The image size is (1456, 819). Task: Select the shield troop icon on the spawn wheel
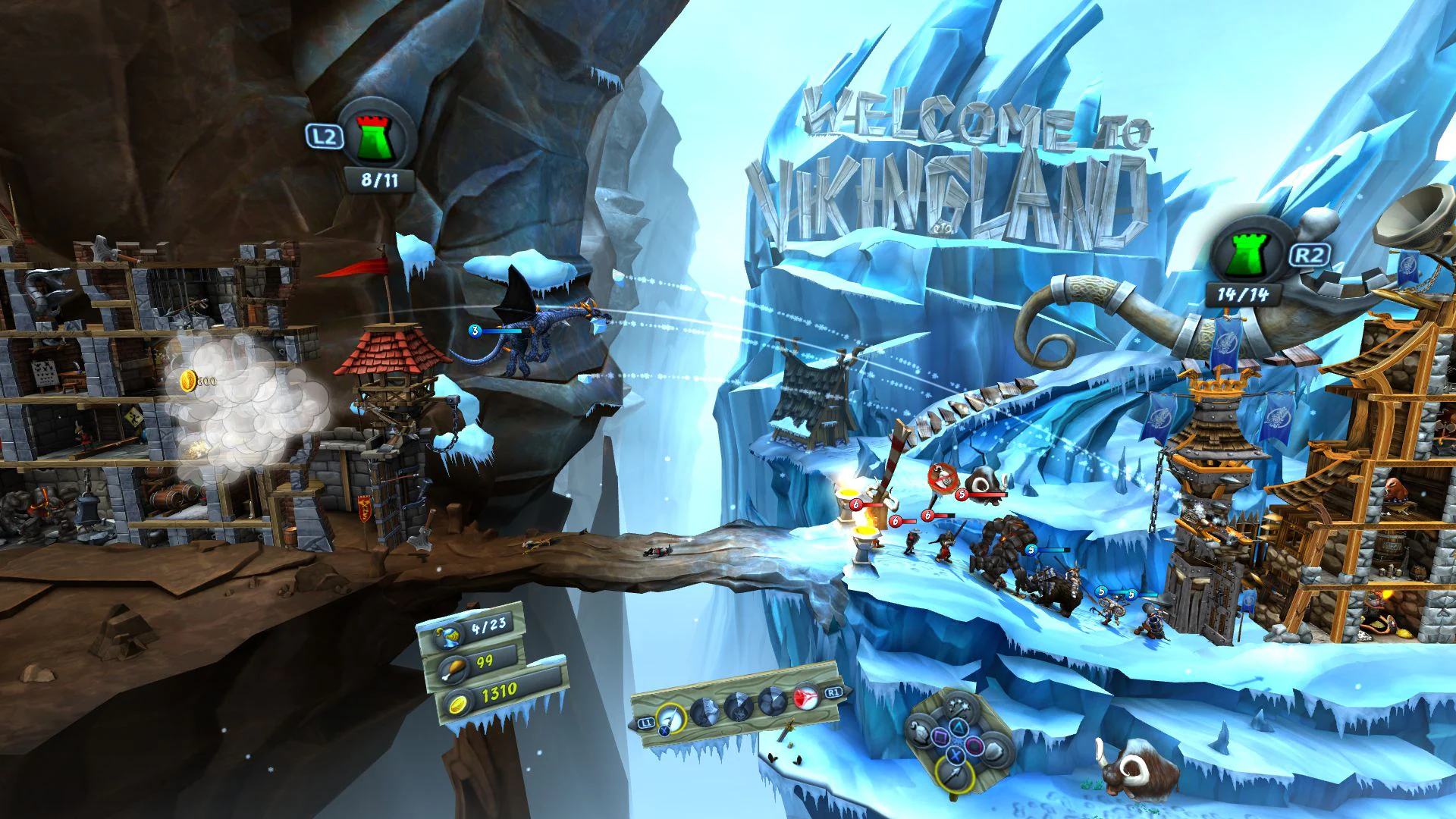point(994,749)
